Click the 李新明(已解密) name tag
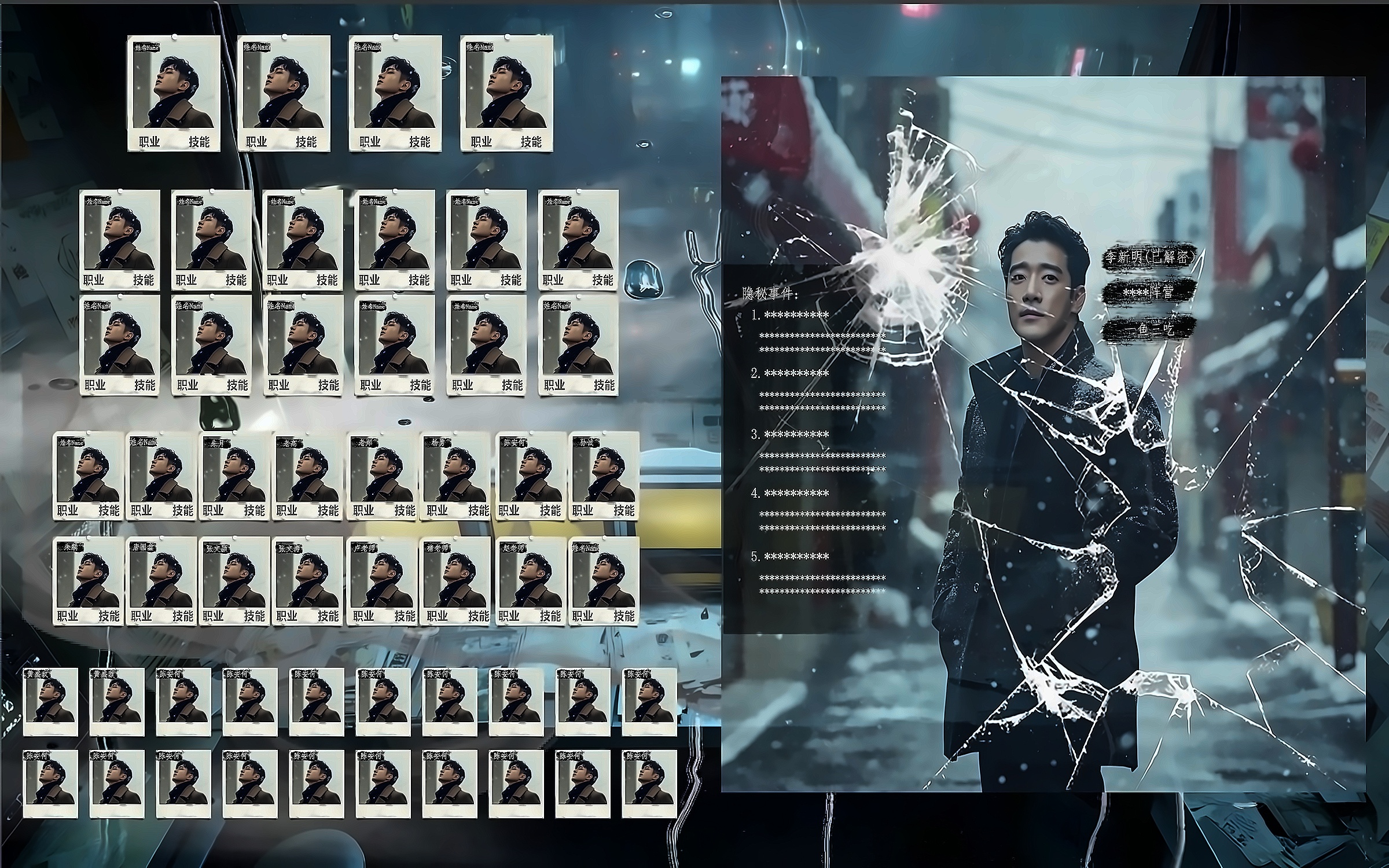Screen dimensions: 1389x868 [1149, 258]
